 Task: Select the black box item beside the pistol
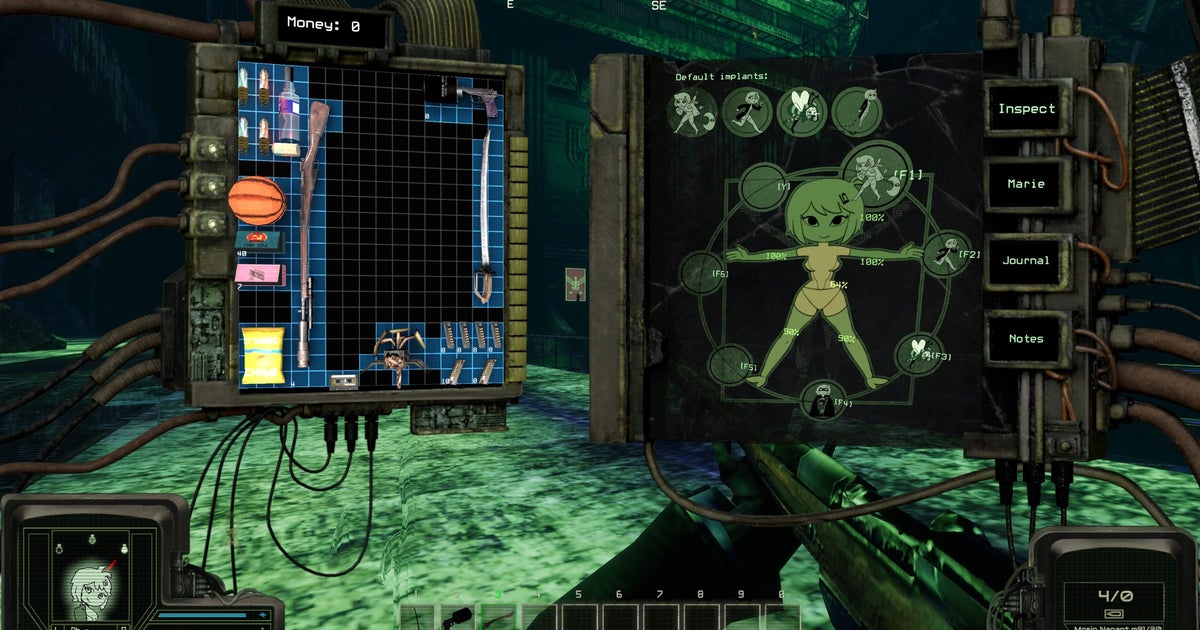coord(438,90)
